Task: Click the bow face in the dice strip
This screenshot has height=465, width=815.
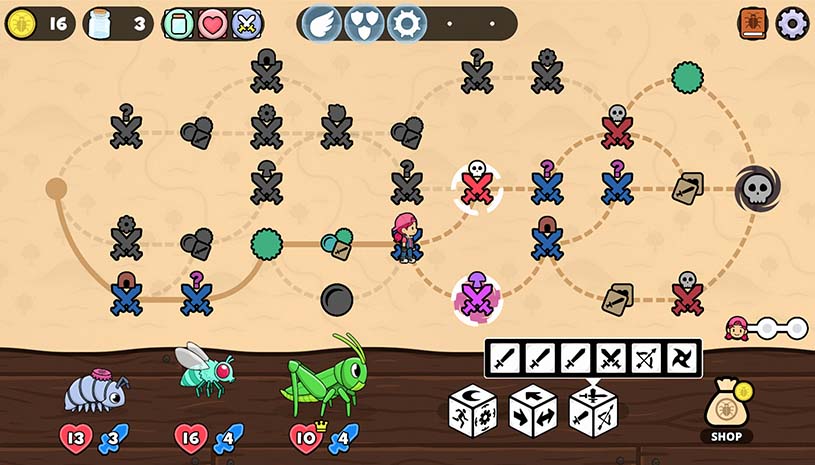Action: pyautogui.click(x=647, y=358)
